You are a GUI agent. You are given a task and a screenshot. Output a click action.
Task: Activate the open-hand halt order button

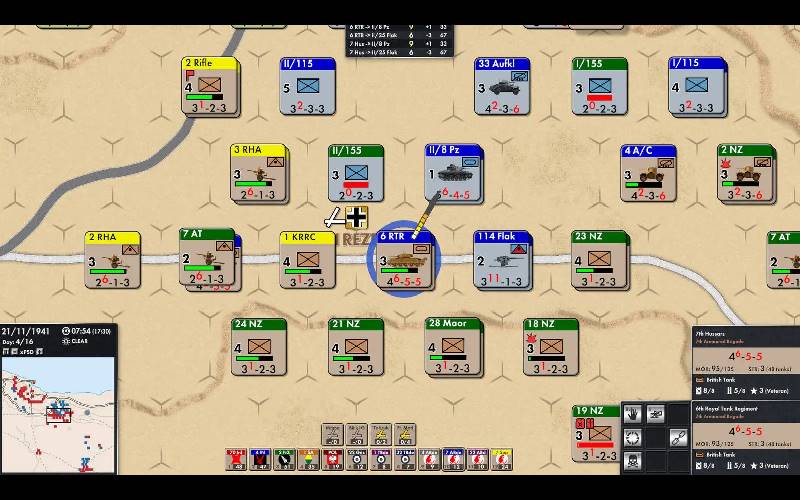632,413
